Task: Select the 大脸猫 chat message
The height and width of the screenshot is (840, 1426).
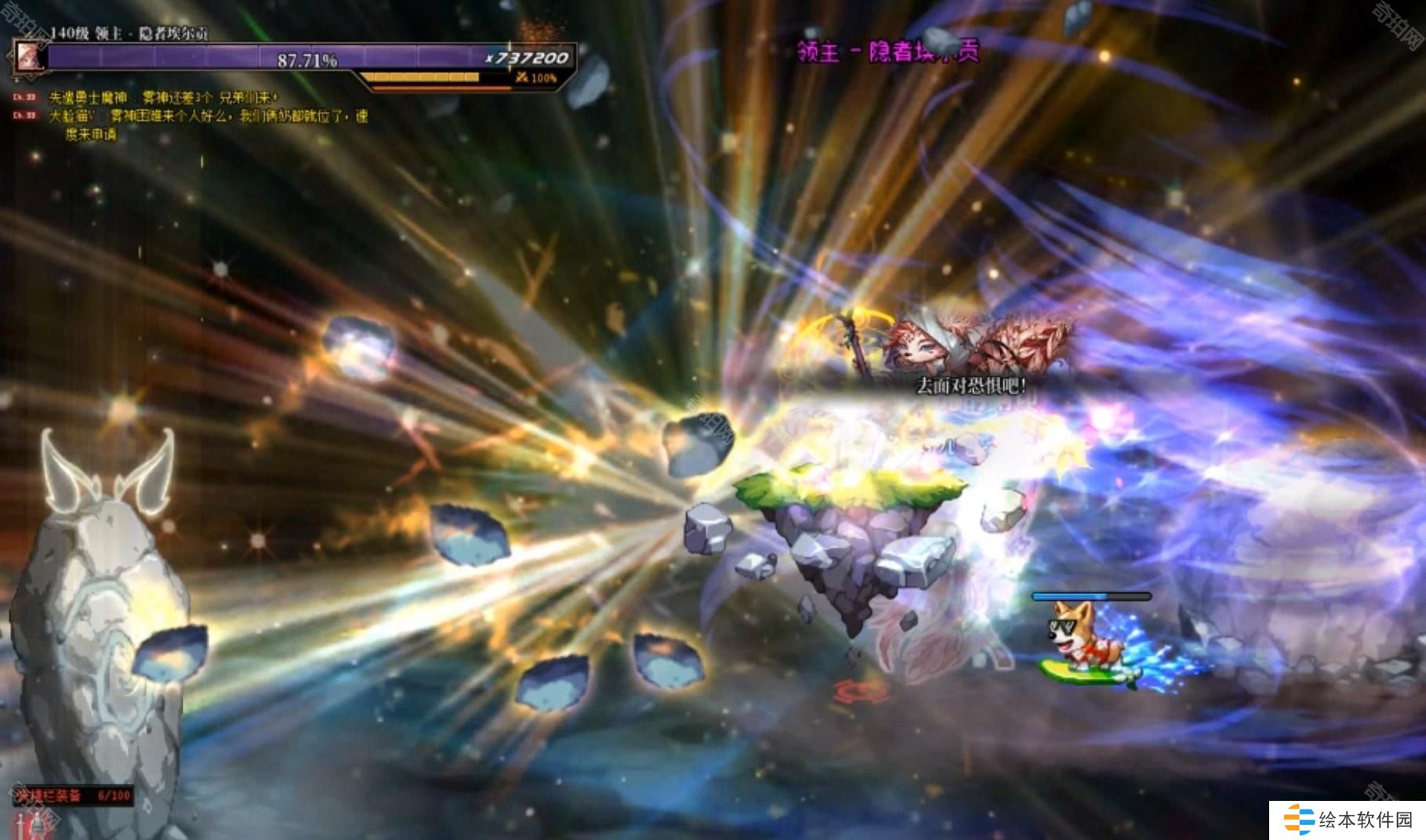Action: pos(208,117)
